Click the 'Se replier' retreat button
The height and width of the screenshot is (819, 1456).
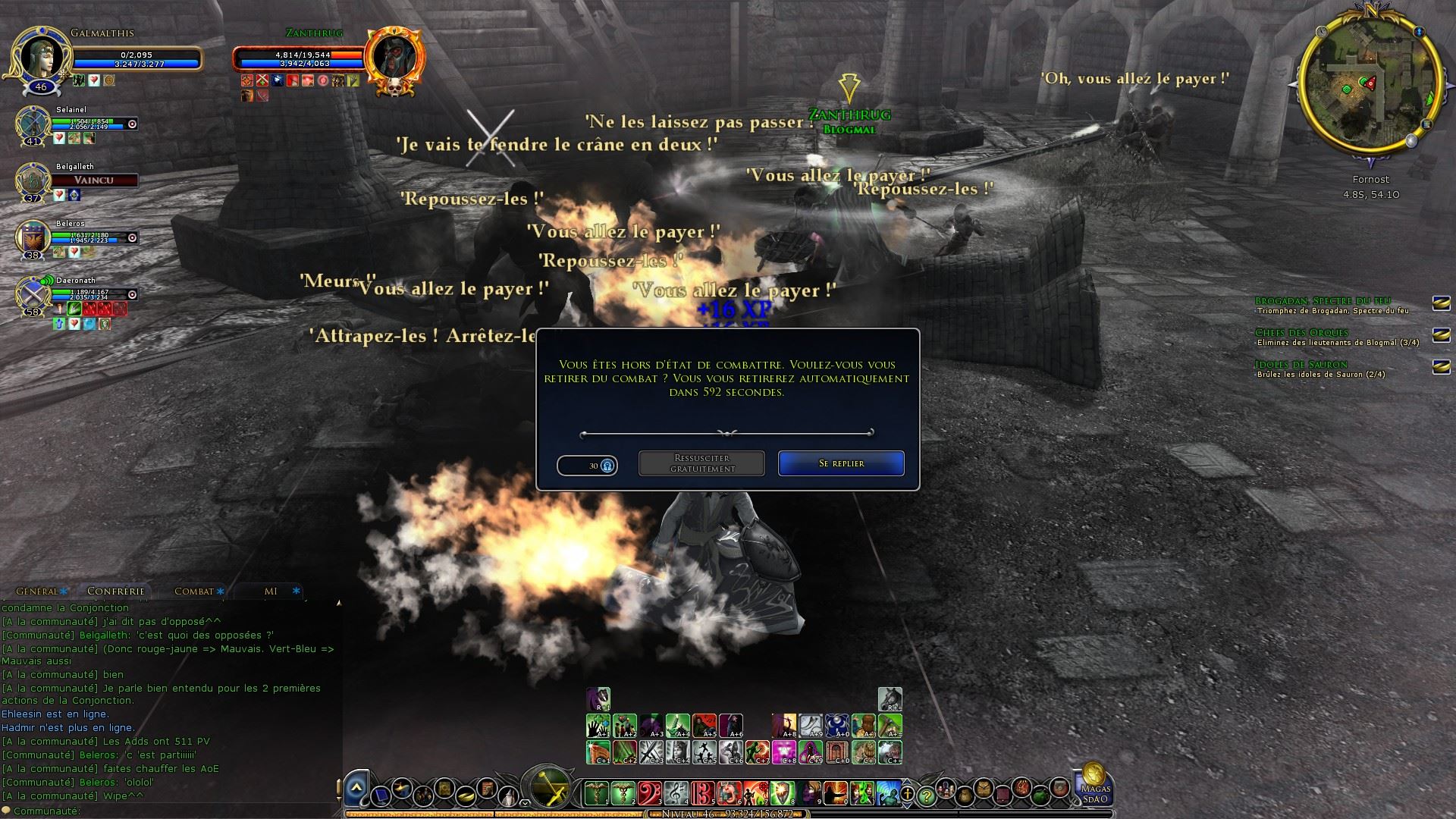click(841, 463)
